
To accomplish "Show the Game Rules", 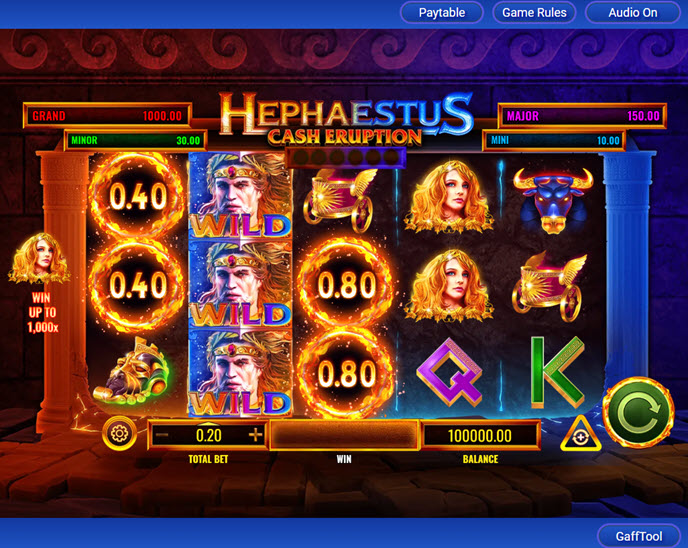I will click(534, 13).
